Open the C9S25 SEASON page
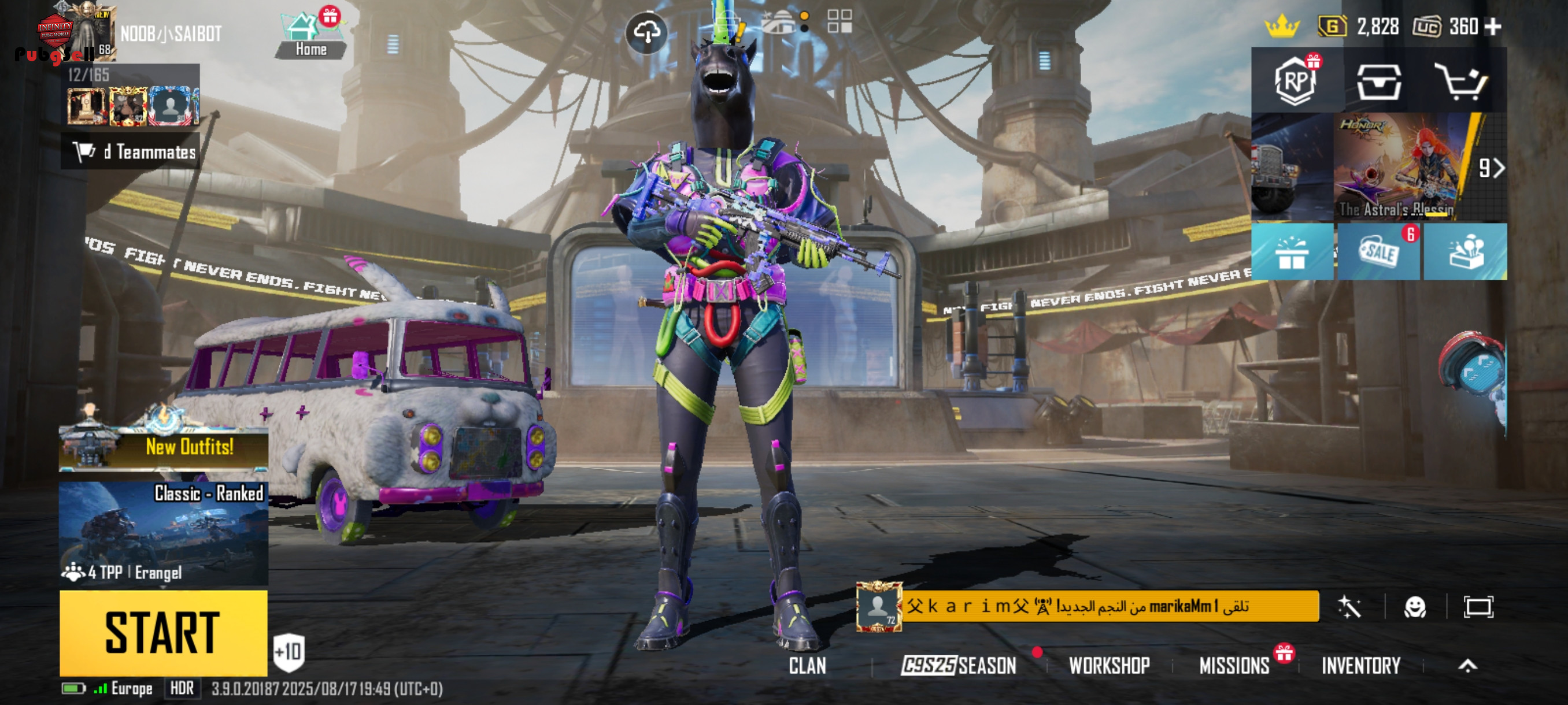The height and width of the screenshot is (705, 1568). coord(959,666)
